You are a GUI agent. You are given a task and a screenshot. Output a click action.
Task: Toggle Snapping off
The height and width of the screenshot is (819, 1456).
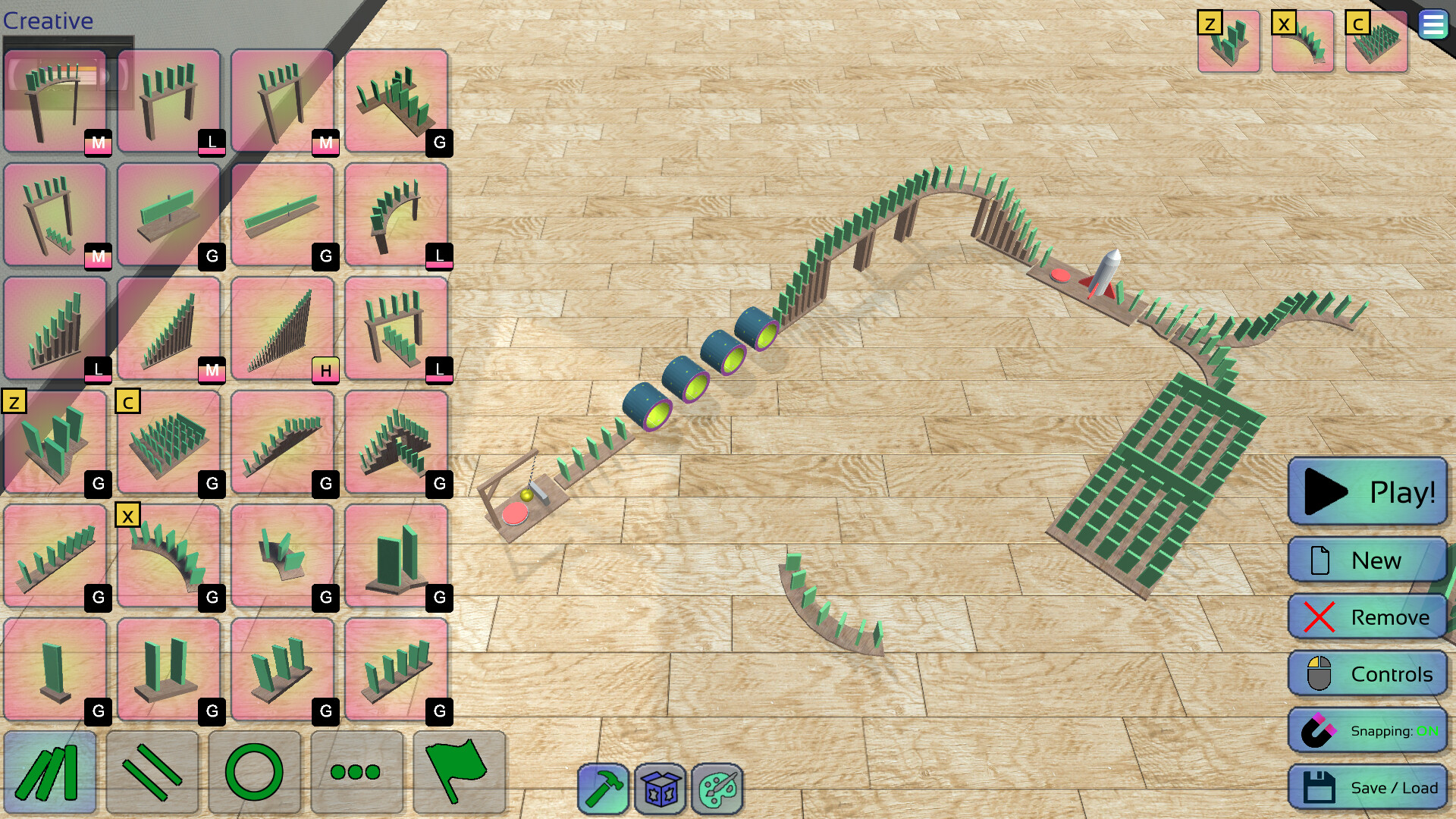coord(1367,730)
